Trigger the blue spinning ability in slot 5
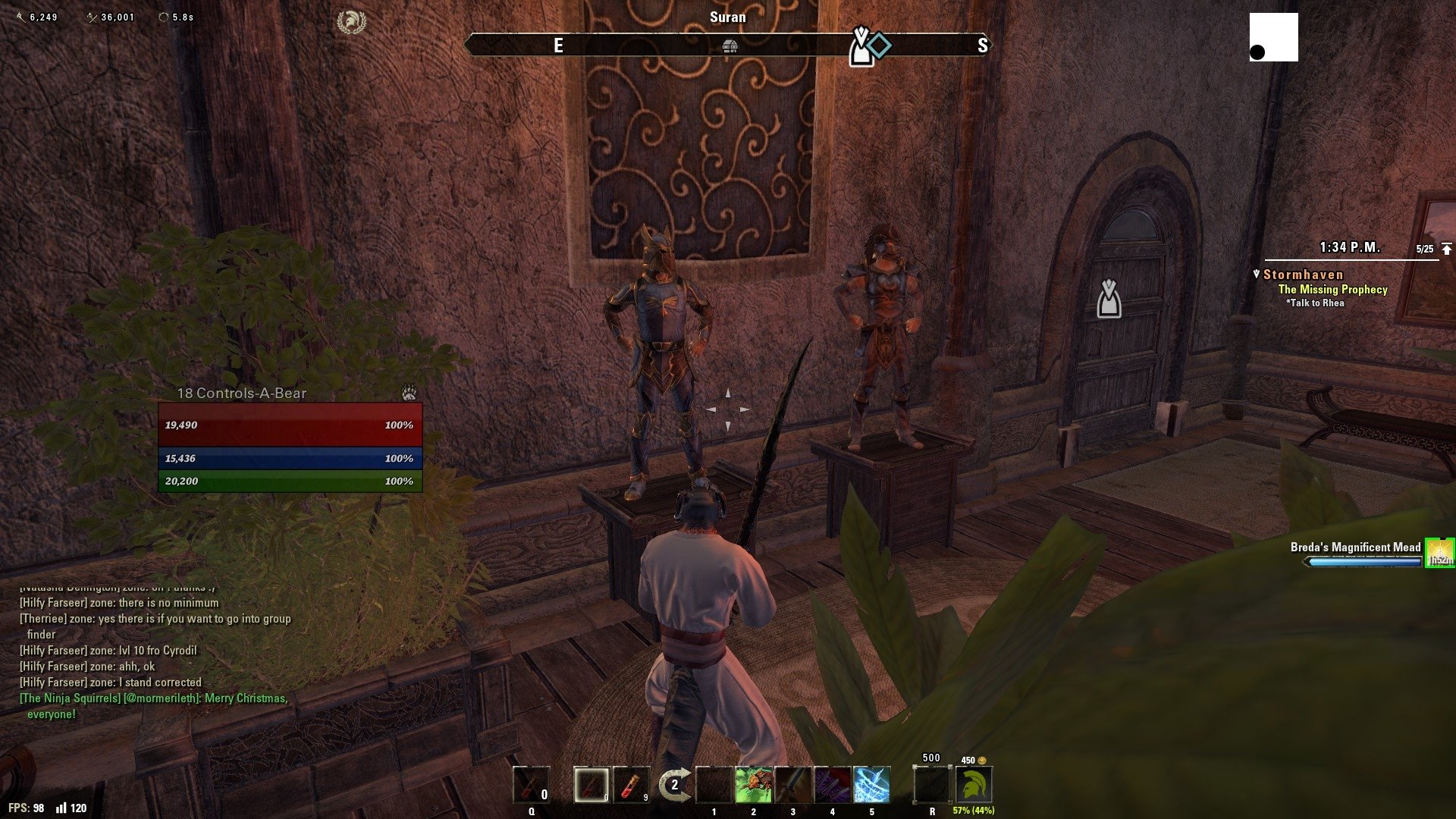The image size is (1456, 819). pos(870,785)
